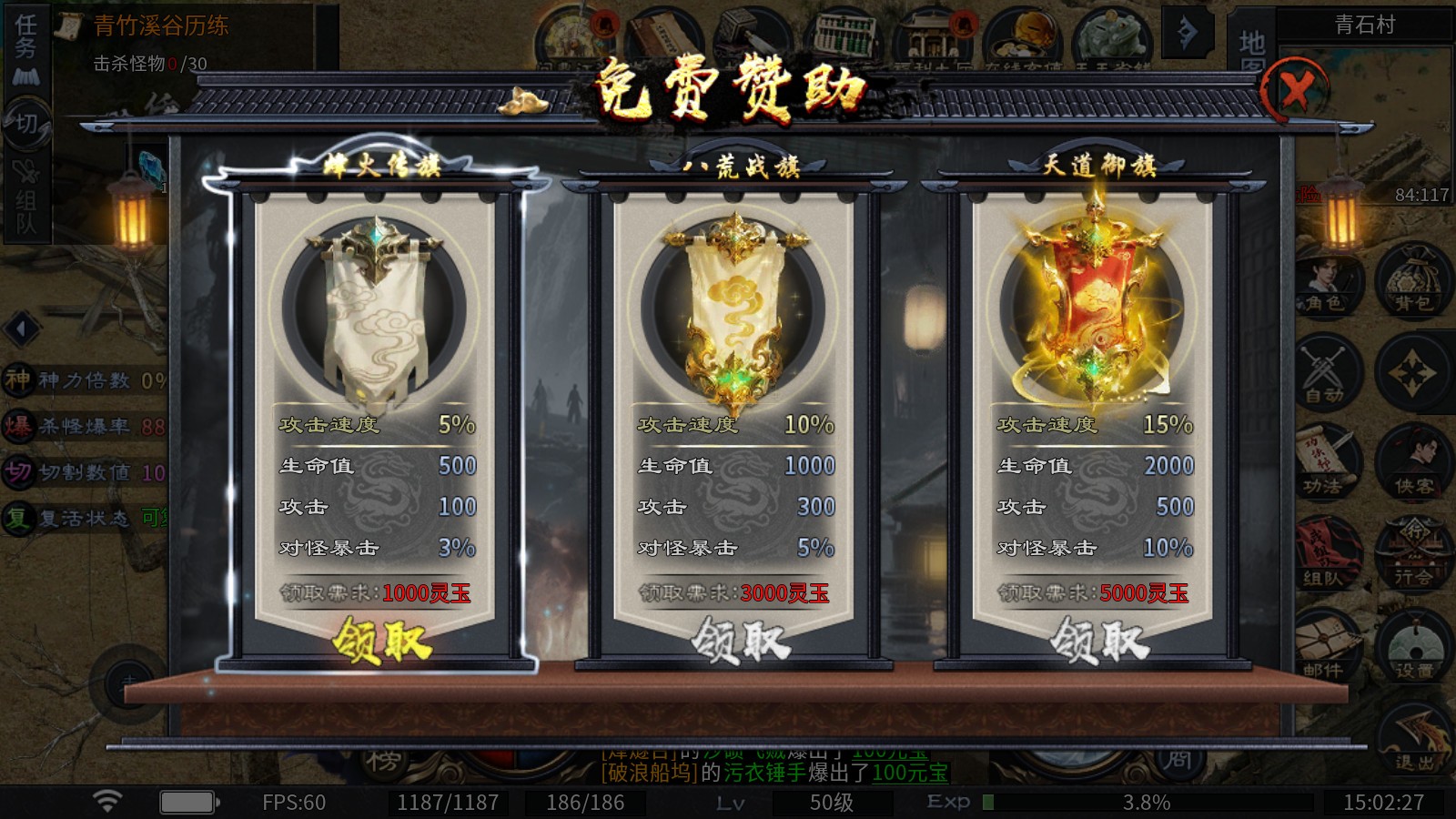Open the 行会 guild menu
This screenshot has height=819, width=1456.
click(x=1412, y=555)
